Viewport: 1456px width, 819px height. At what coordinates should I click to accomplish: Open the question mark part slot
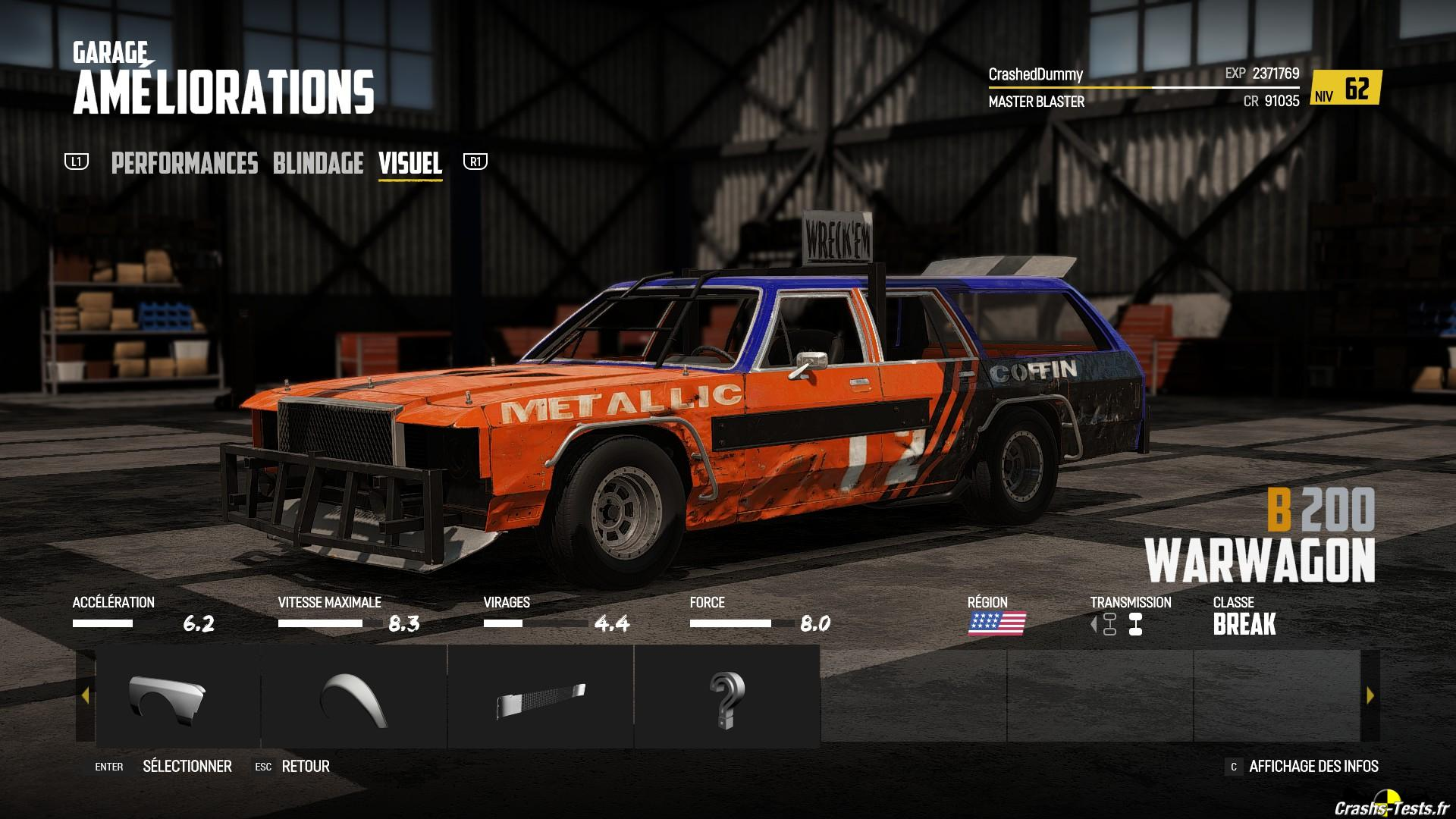(x=726, y=698)
